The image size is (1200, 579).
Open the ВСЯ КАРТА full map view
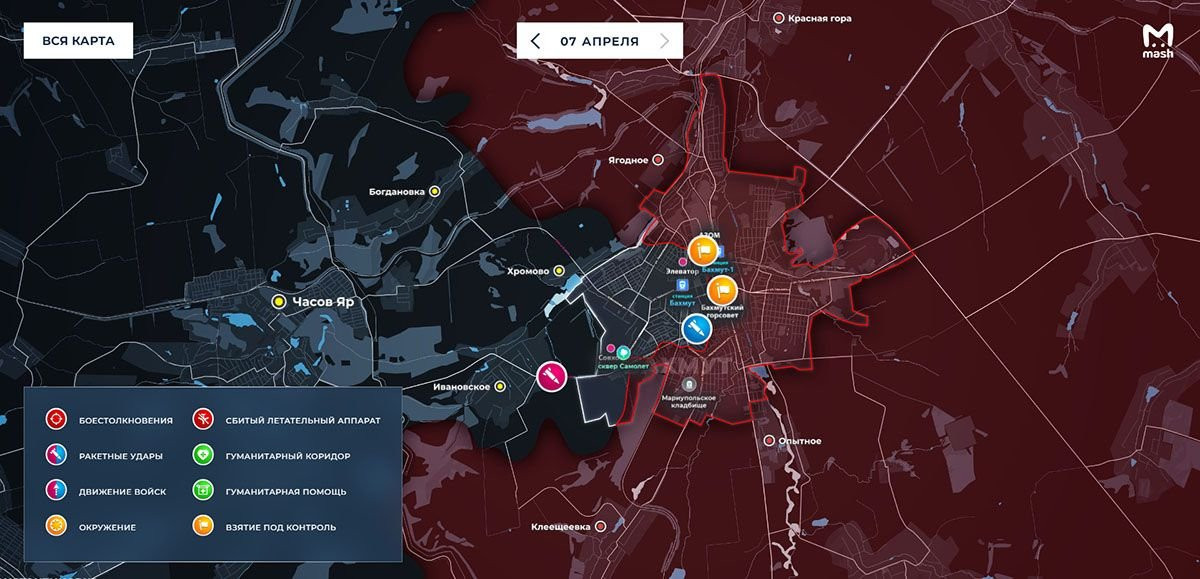(78, 41)
